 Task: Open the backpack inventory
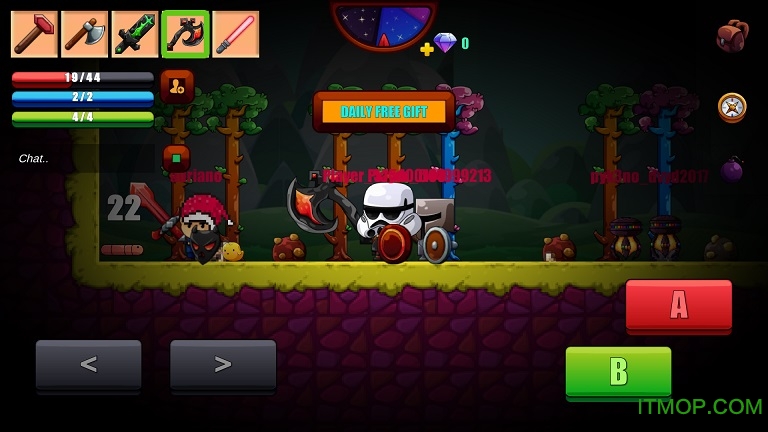tap(732, 36)
